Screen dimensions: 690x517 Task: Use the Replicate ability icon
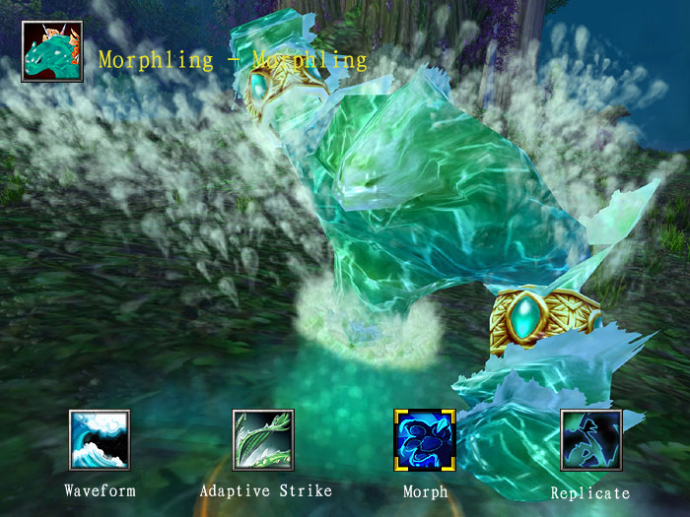(x=591, y=440)
